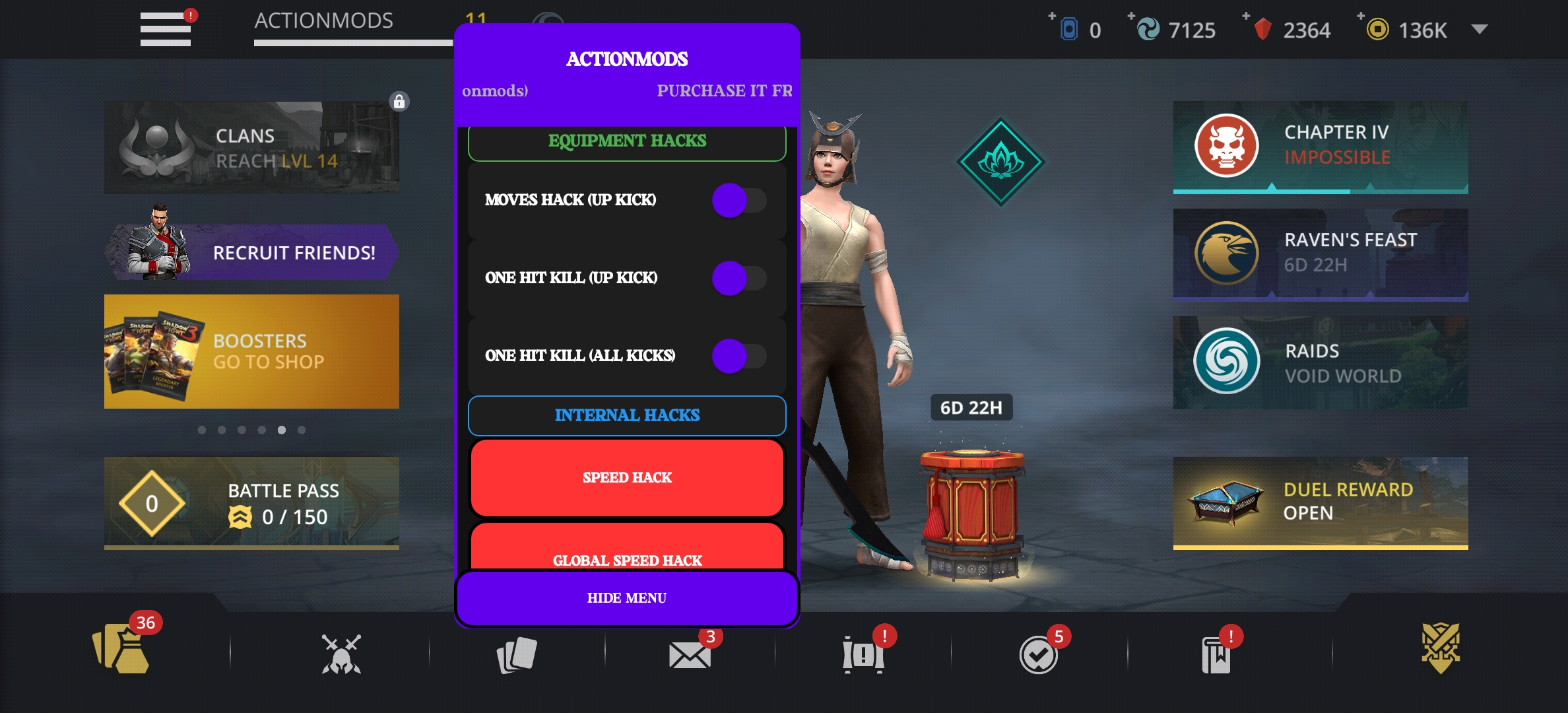Enter the Raven's Feast event

(x=1320, y=254)
